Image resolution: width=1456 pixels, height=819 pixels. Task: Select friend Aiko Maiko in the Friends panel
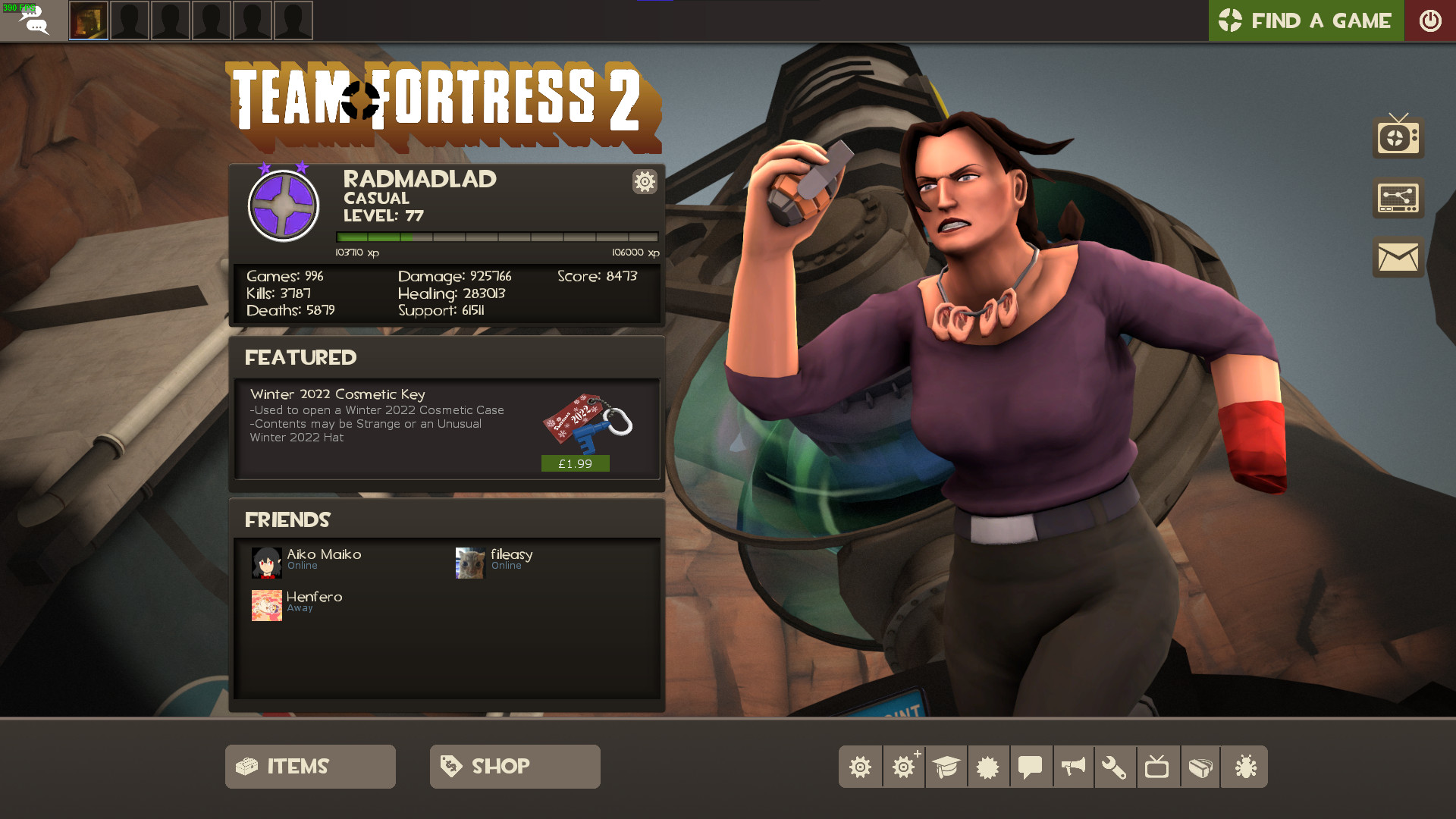point(322,560)
